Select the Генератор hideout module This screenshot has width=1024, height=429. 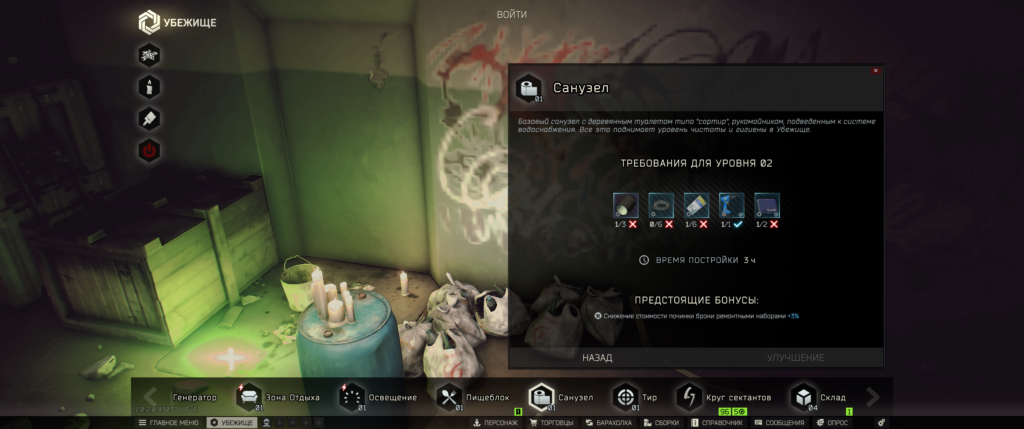click(x=194, y=397)
